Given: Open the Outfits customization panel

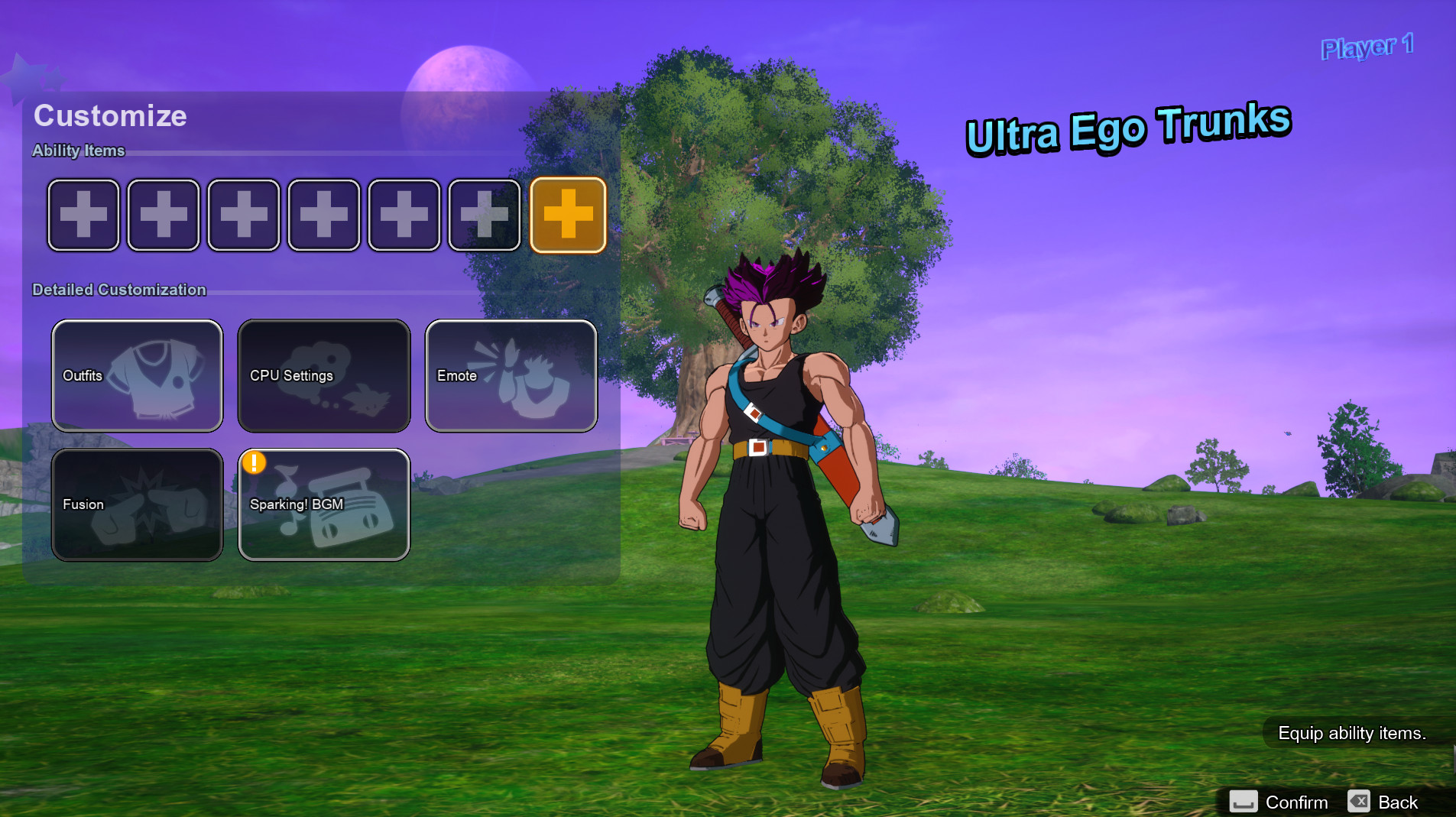Looking at the screenshot, I should (x=137, y=375).
